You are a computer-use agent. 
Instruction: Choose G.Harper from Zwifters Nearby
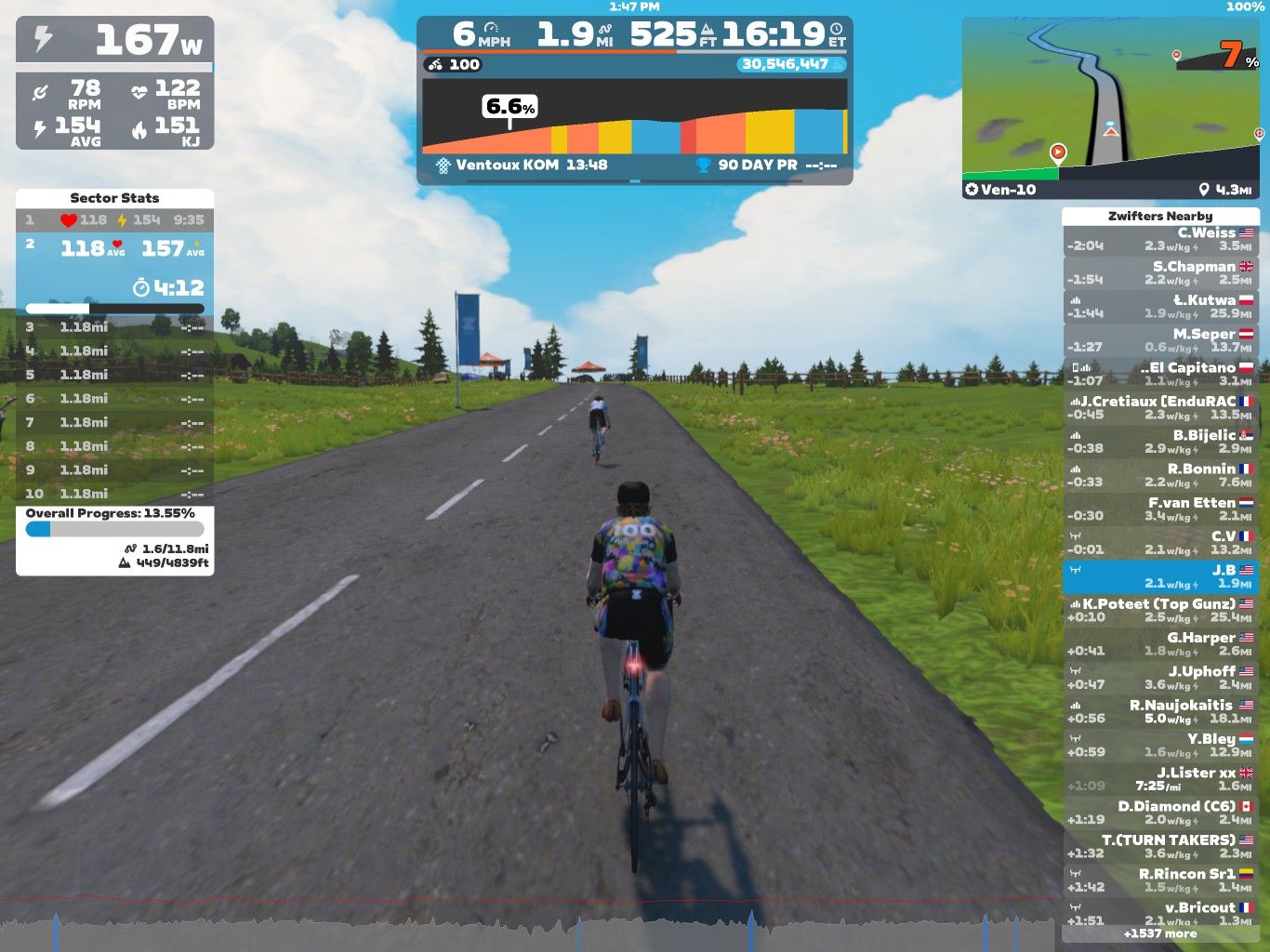1160,644
